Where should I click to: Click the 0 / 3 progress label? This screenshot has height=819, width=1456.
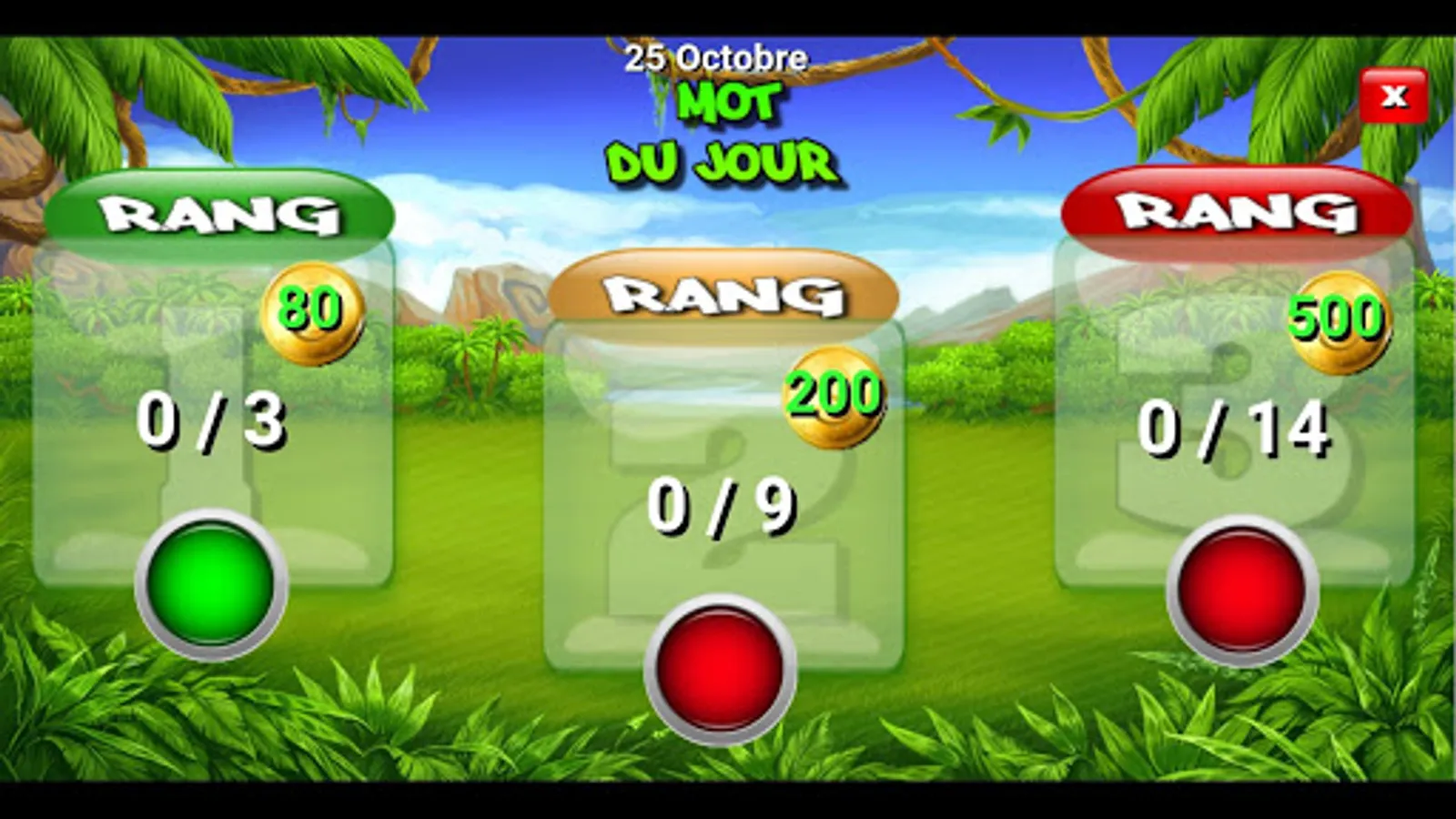[211, 420]
